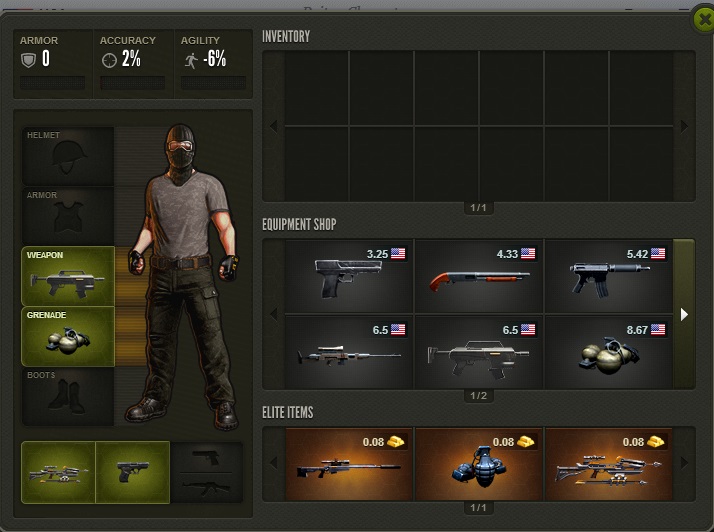Buy the pistol priced 3.25
Image resolution: width=714 pixels, height=532 pixels.
pyautogui.click(x=349, y=274)
